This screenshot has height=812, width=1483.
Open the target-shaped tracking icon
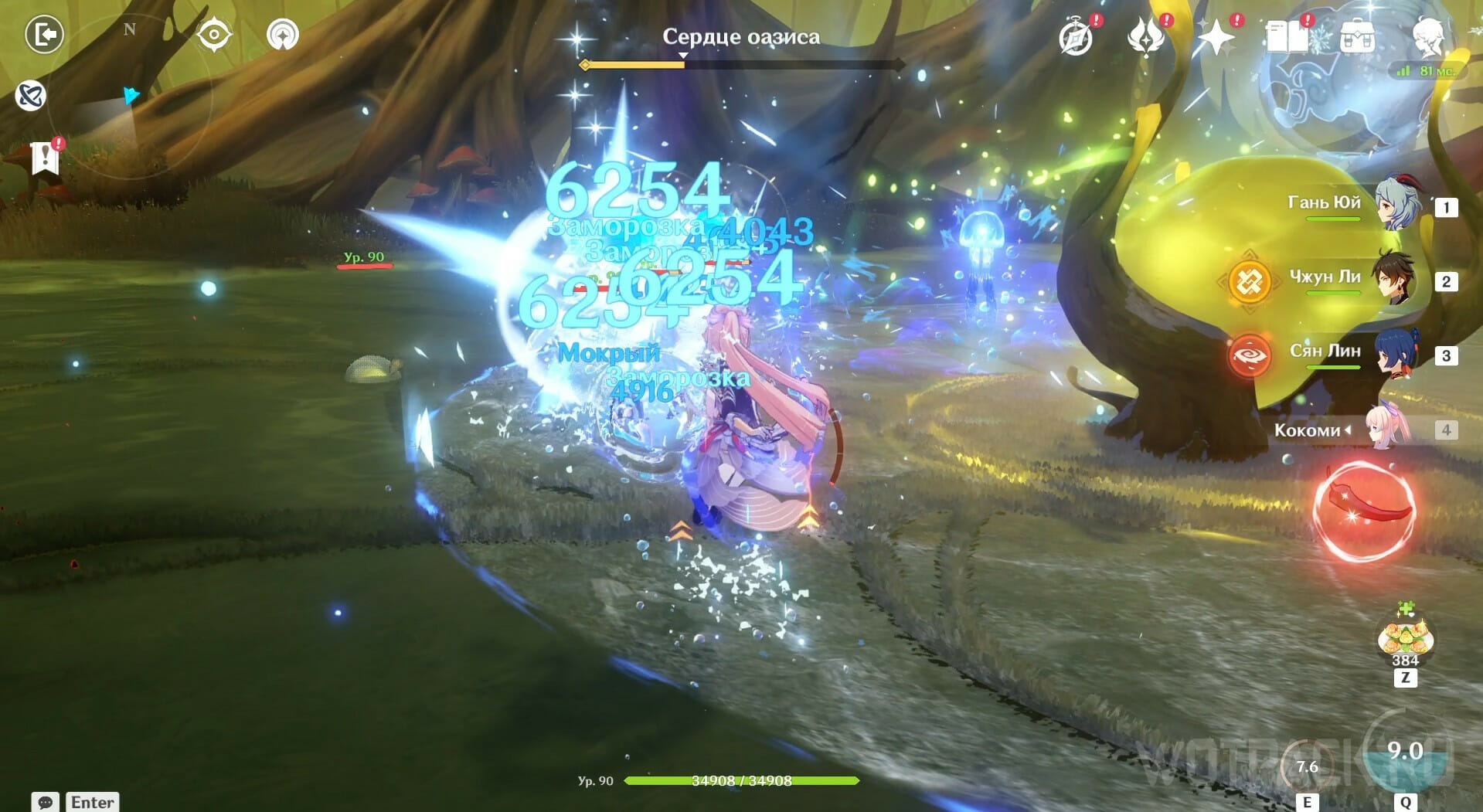tap(213, 35)
